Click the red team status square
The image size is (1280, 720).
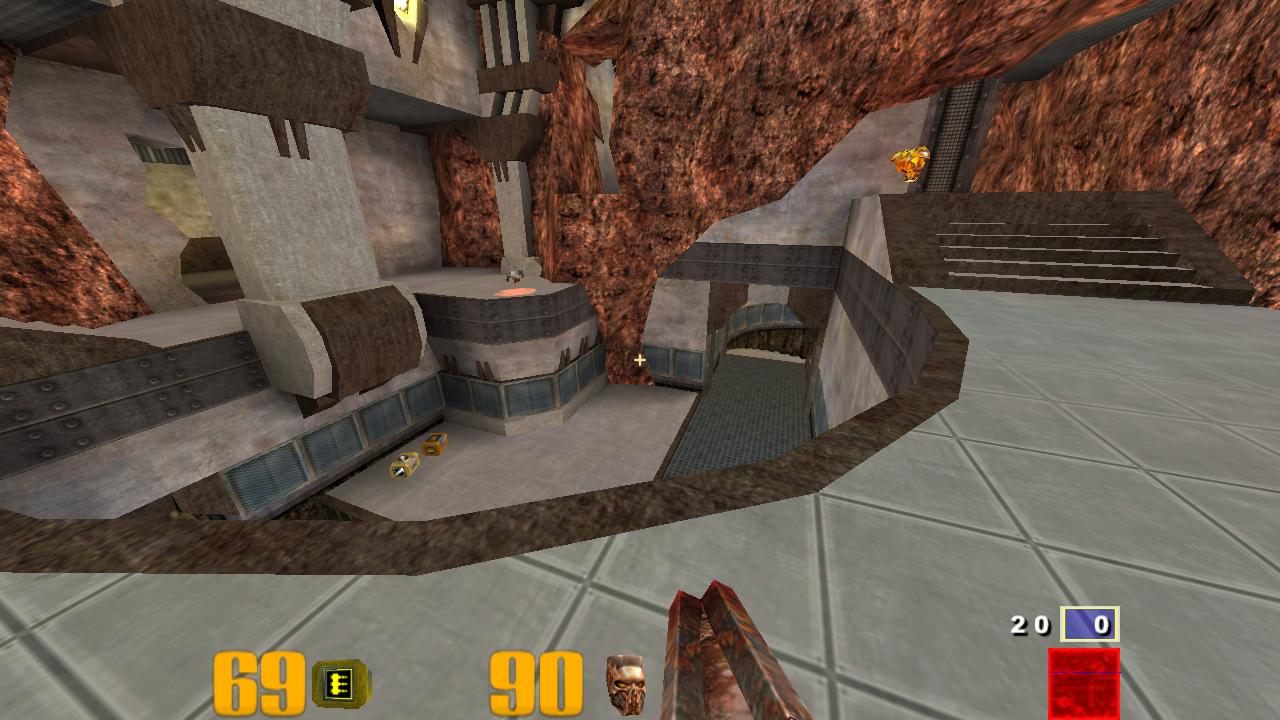coord(1084,682)
